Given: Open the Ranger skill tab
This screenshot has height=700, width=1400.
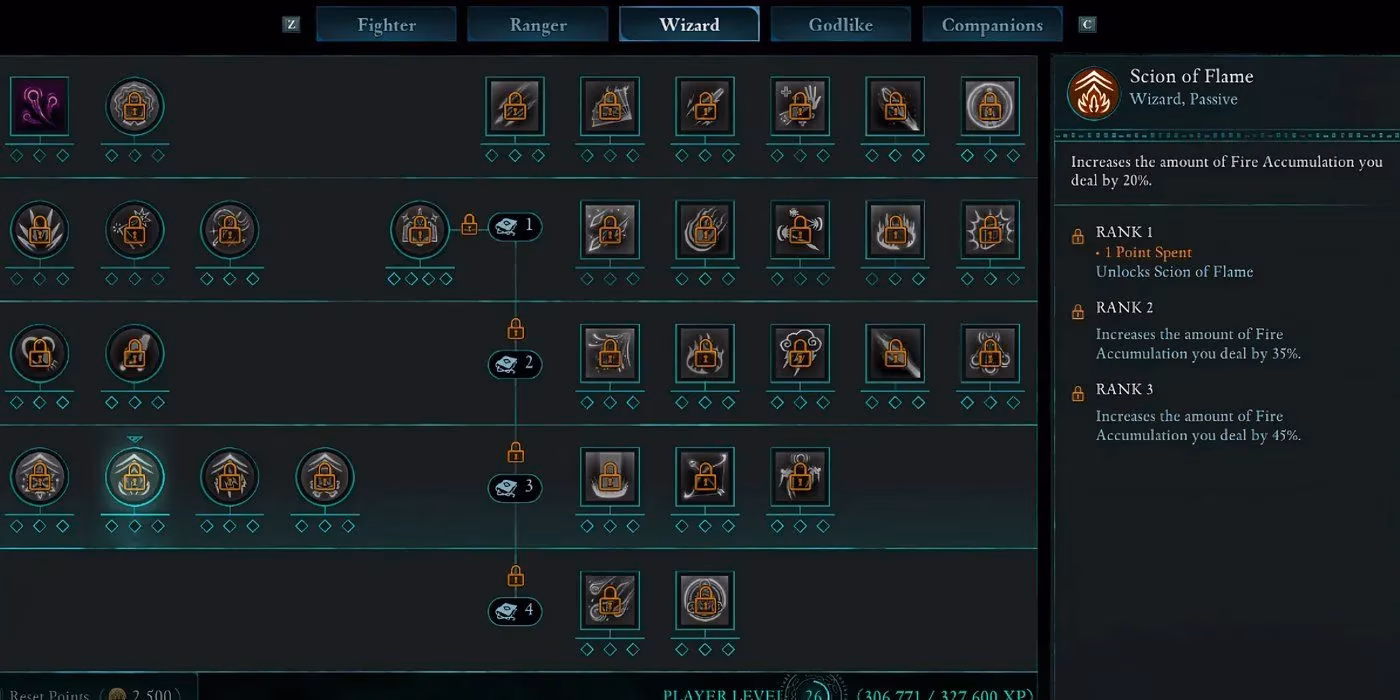Looking at the screenshot, I should 538,25.
